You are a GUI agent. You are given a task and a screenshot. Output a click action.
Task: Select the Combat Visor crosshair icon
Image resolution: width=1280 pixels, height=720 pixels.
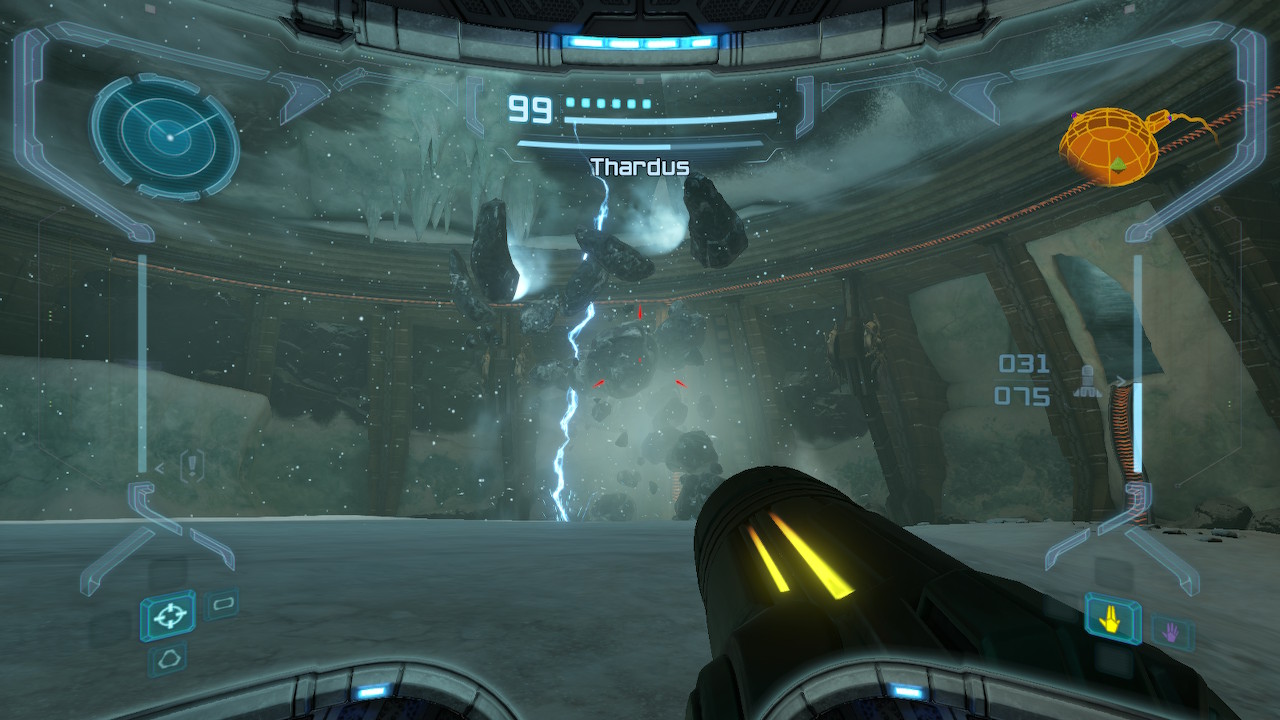[x=167, y=615]
